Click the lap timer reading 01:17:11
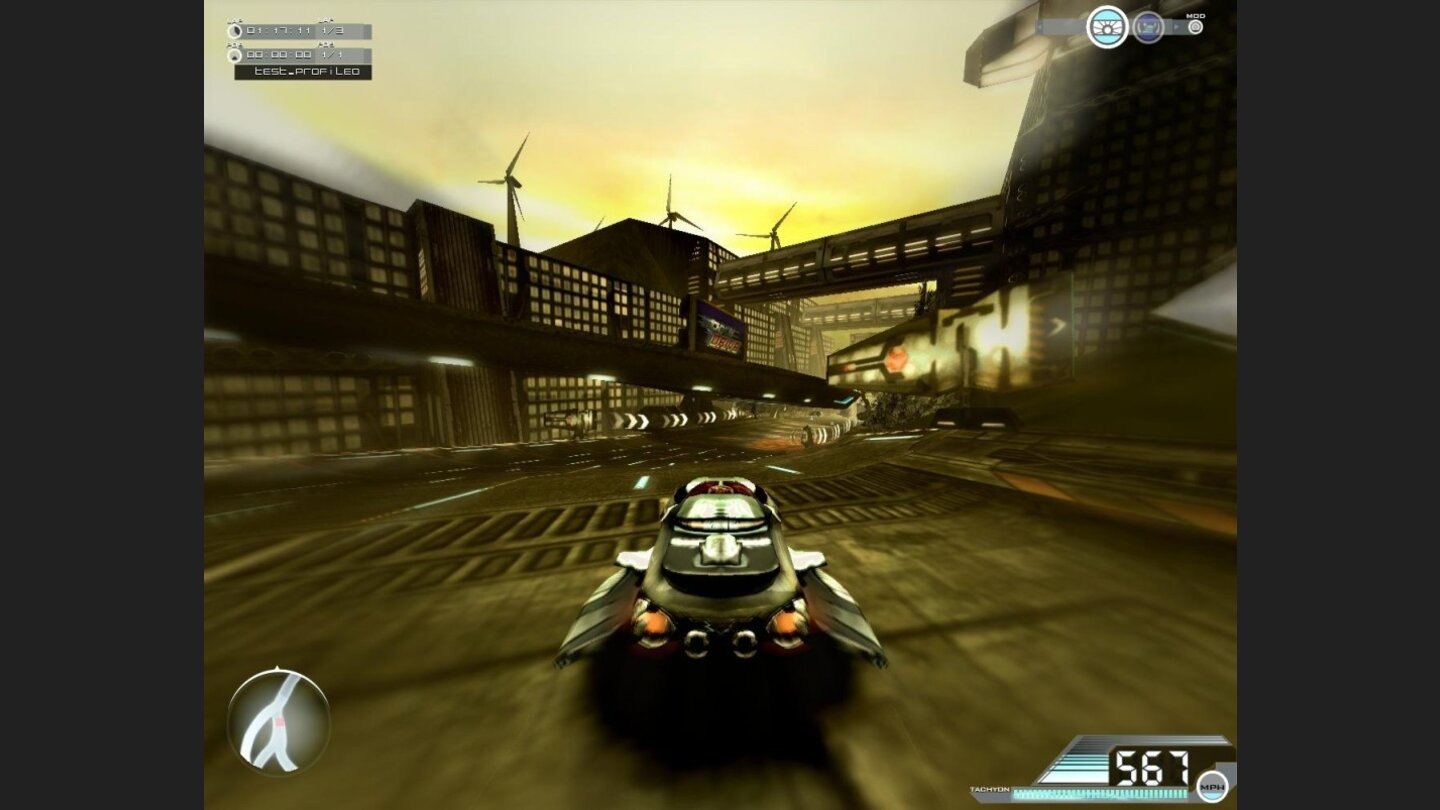The image size is (1440, 810). pos(280,32)
